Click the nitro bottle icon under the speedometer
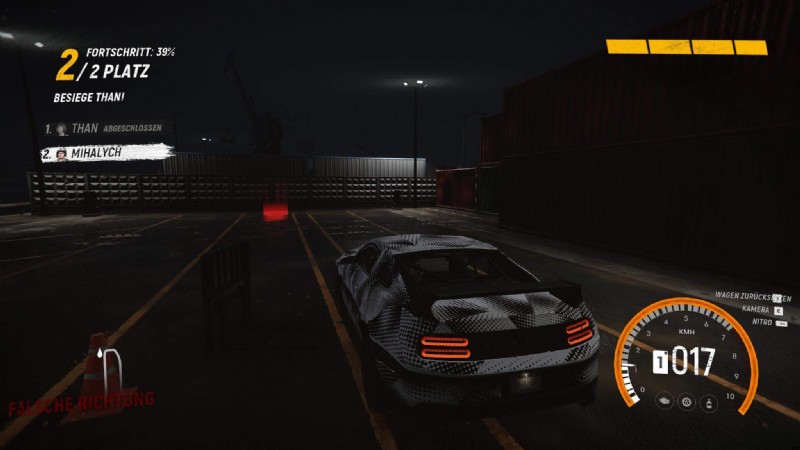 point(708,402)
